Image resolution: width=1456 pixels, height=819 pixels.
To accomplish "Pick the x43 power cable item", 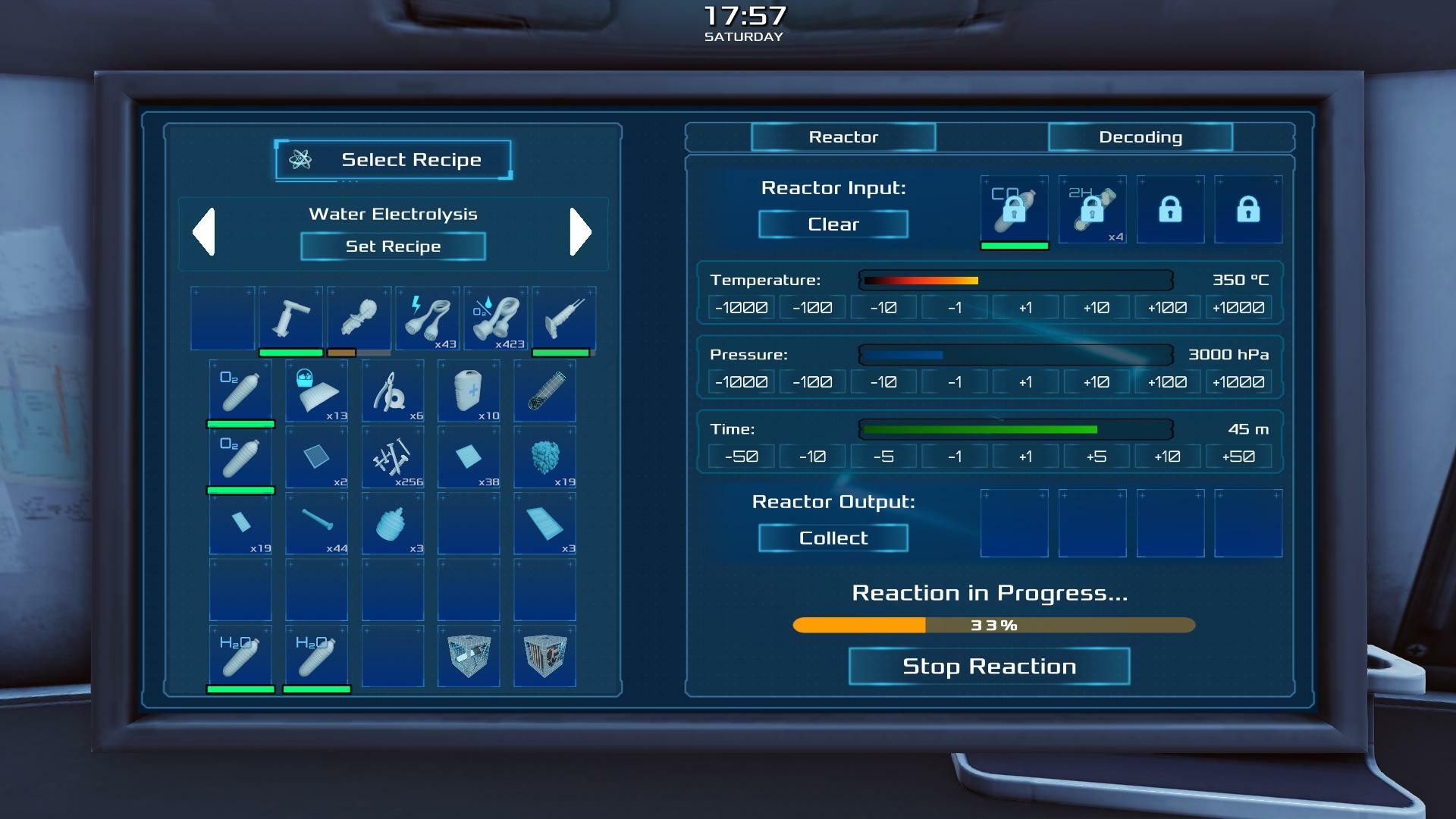I will tap(428, 318).
